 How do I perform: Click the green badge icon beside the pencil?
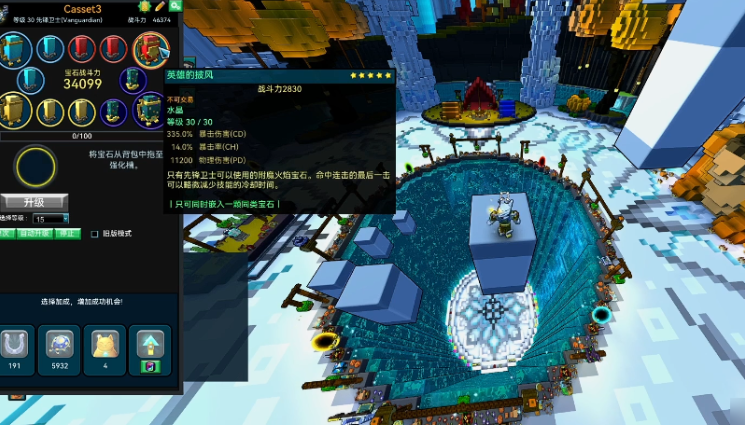(x=144, y=7)
